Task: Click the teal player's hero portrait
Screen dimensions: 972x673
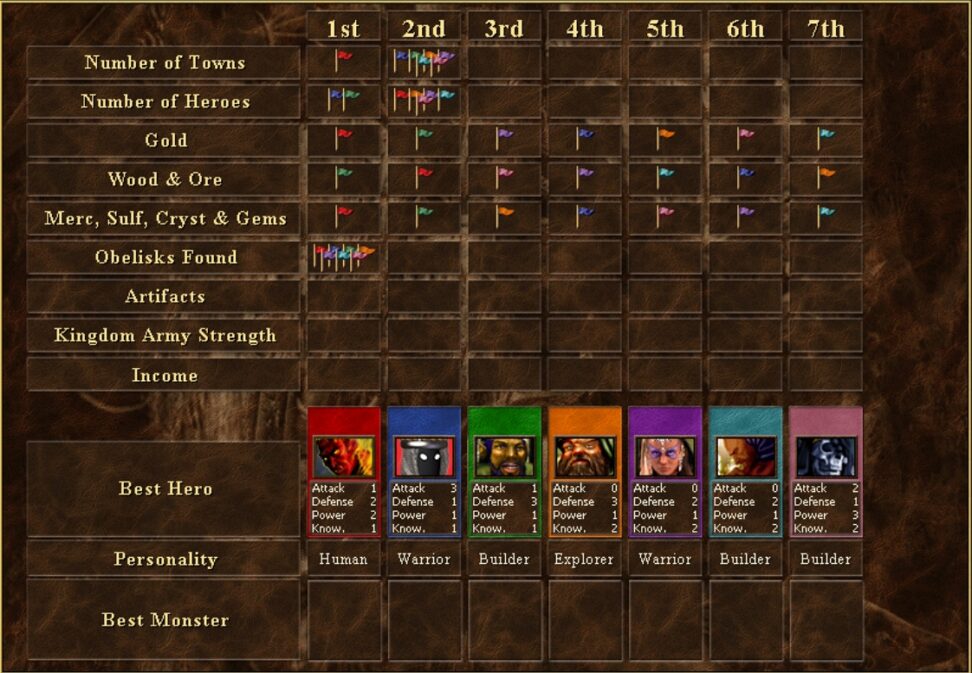Action: pyautogui.click(x=745, y=456)
